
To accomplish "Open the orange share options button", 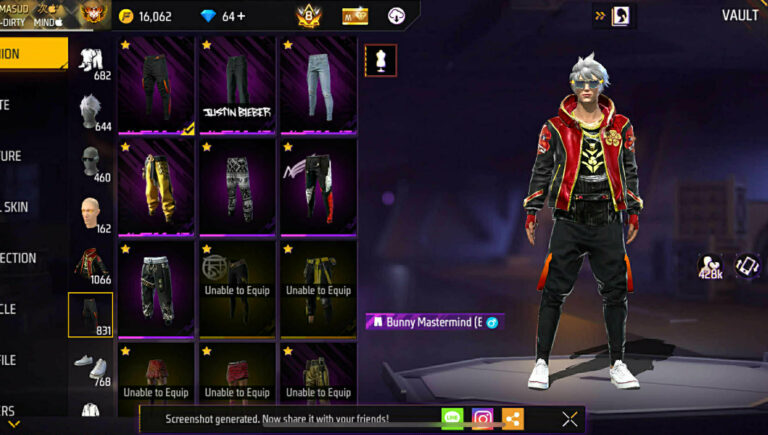I will pos(512,419).
